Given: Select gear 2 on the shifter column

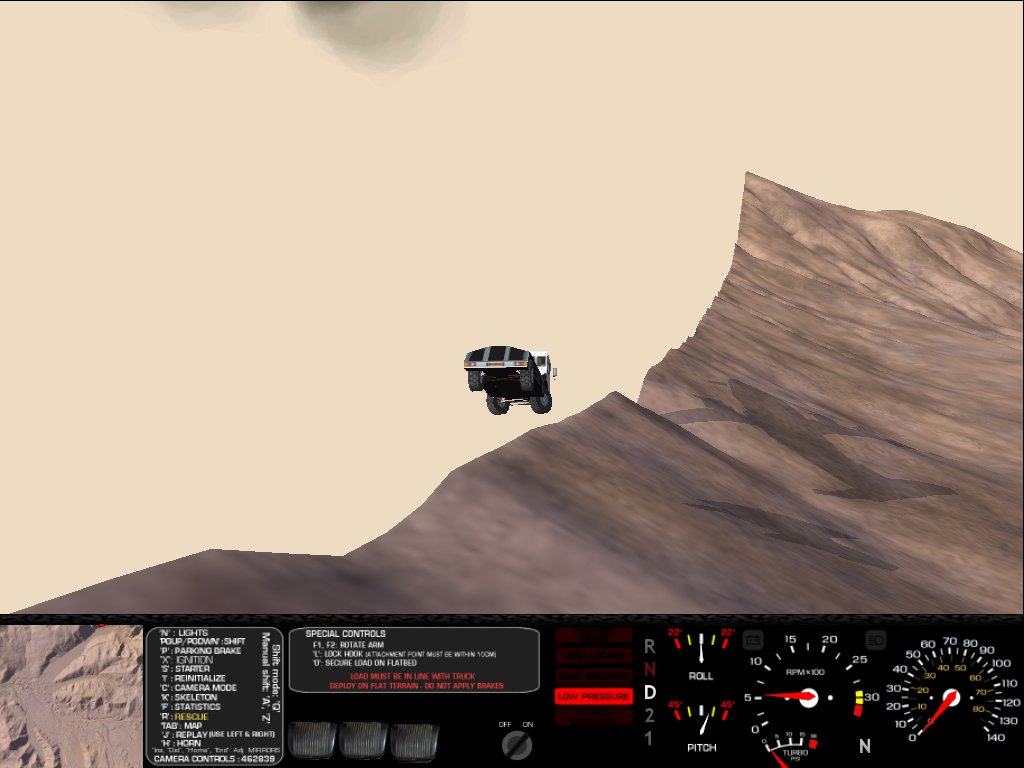Looking at the screenshot, I should pyautogui.click(x=649, y=715).
